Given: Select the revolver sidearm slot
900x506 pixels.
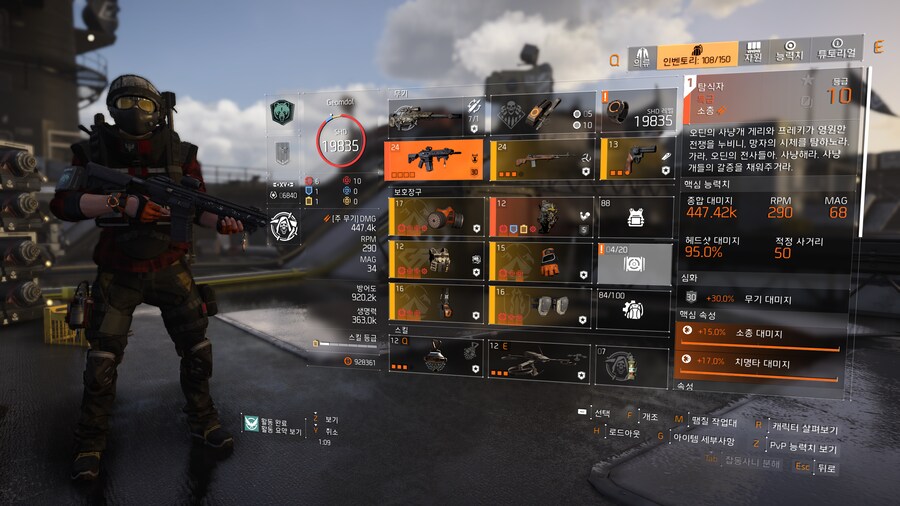Looking at the screenshot, I should click(635, 159).
